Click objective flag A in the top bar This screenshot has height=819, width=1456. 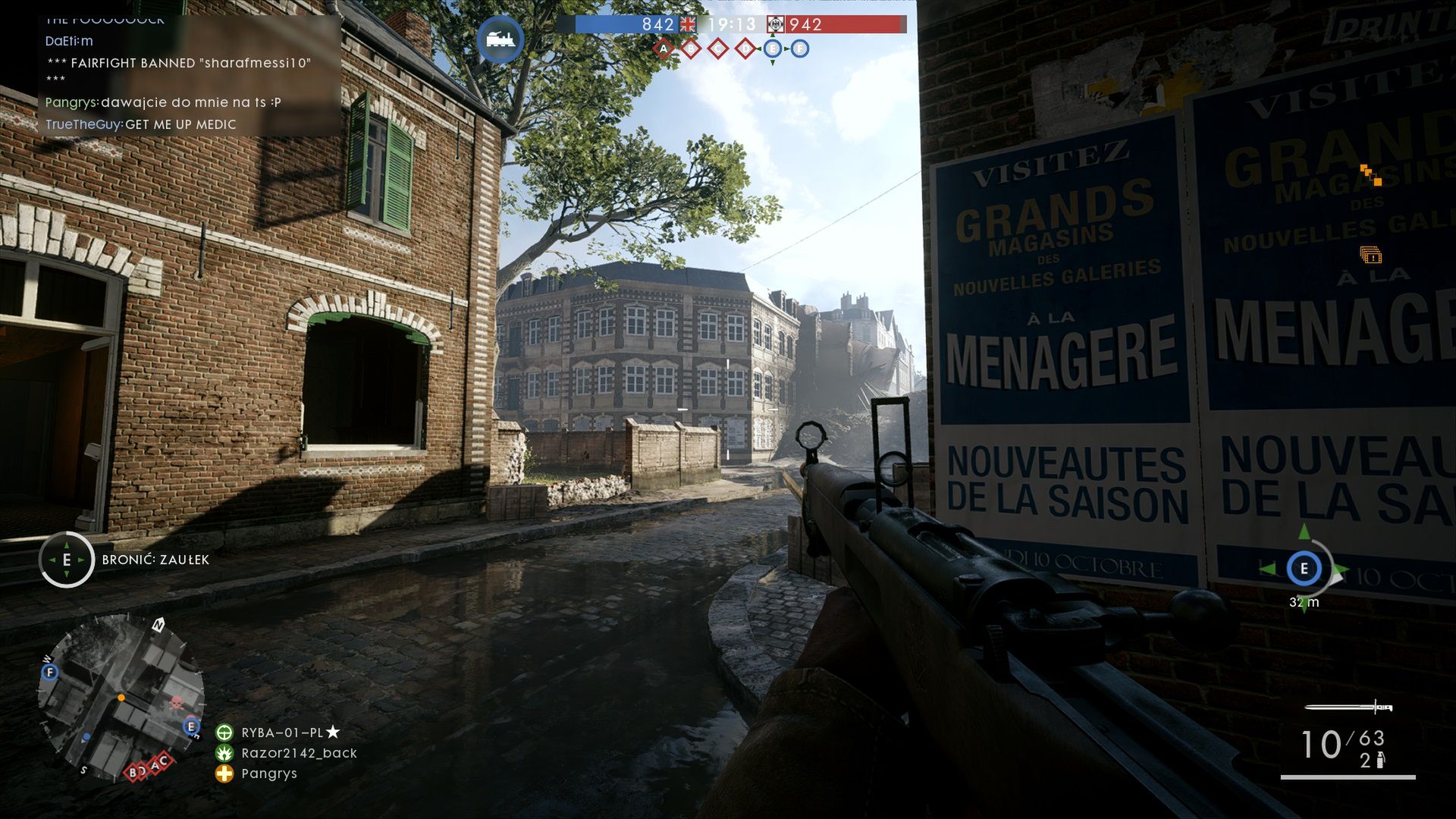click(664, 49)
